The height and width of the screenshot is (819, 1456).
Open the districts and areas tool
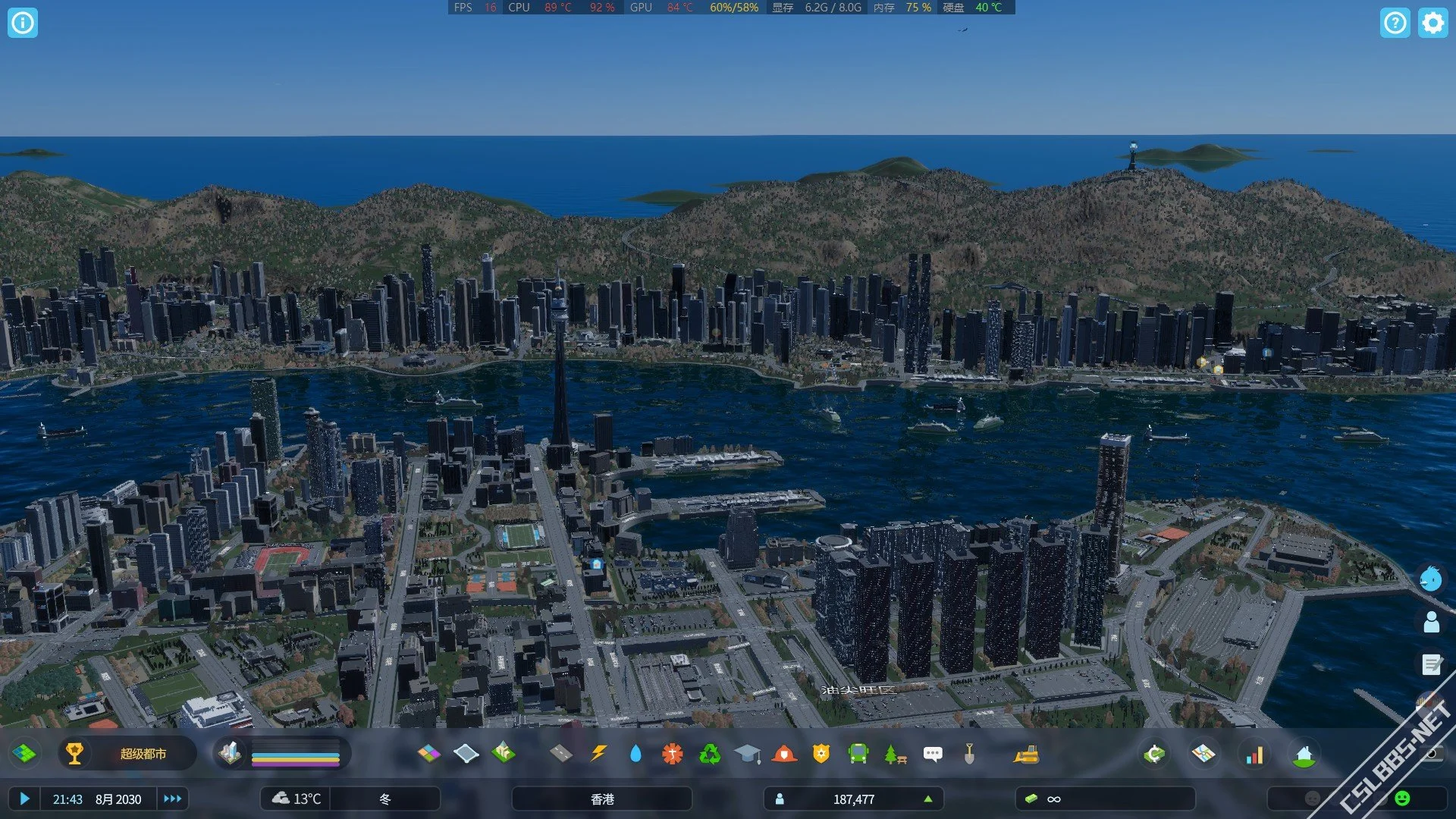[466, 754]
